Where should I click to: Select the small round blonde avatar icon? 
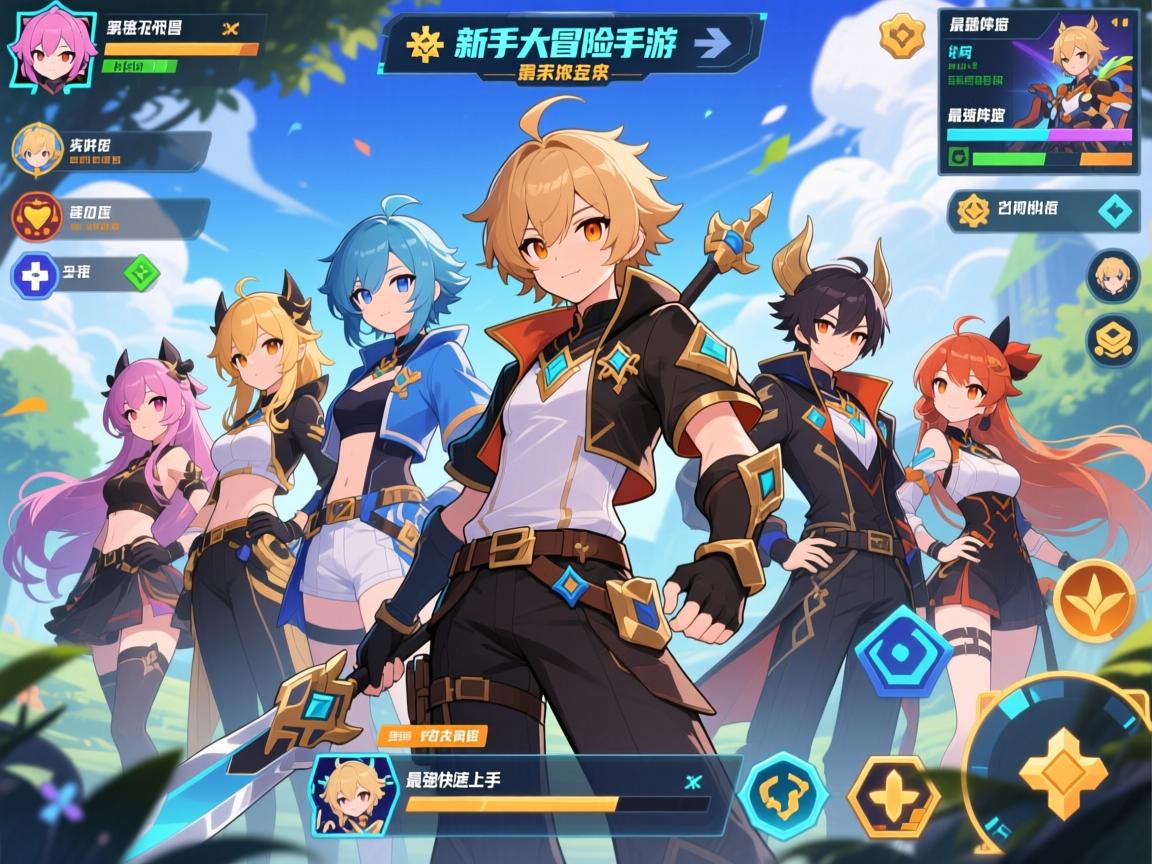pos(1112,277)
